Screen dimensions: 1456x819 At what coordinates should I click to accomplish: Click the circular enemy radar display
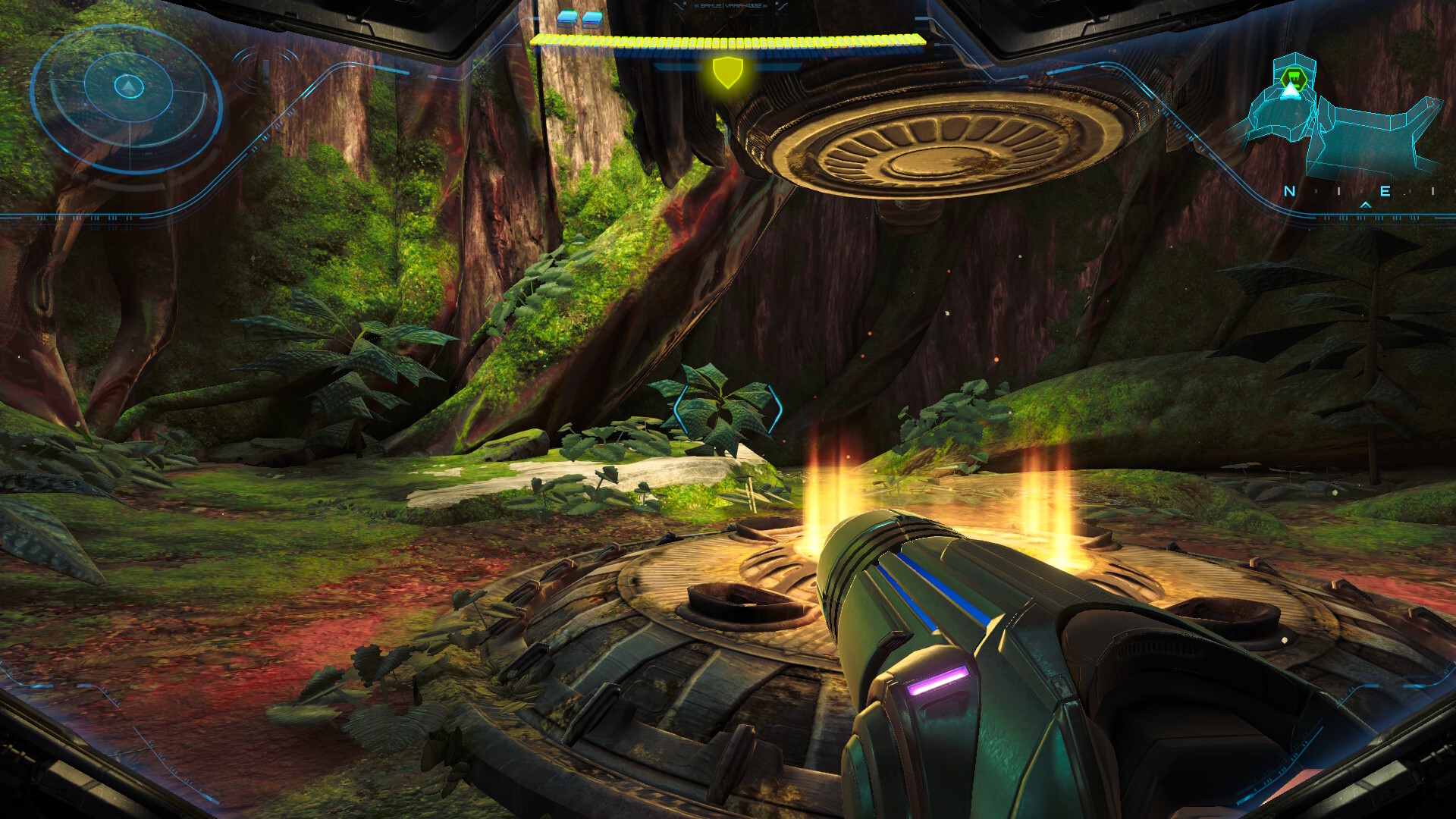tap(127, 97)
